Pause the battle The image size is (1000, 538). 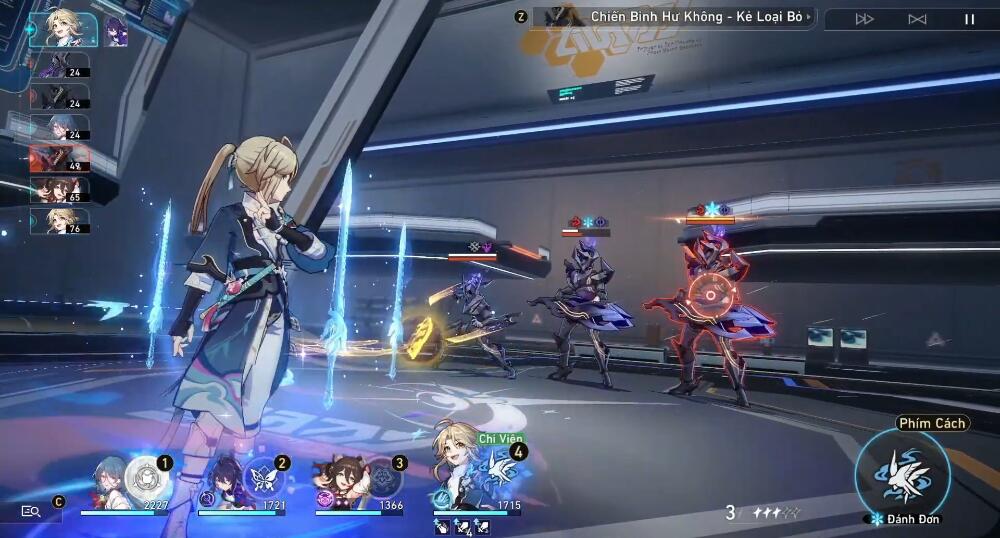point(969,18)
